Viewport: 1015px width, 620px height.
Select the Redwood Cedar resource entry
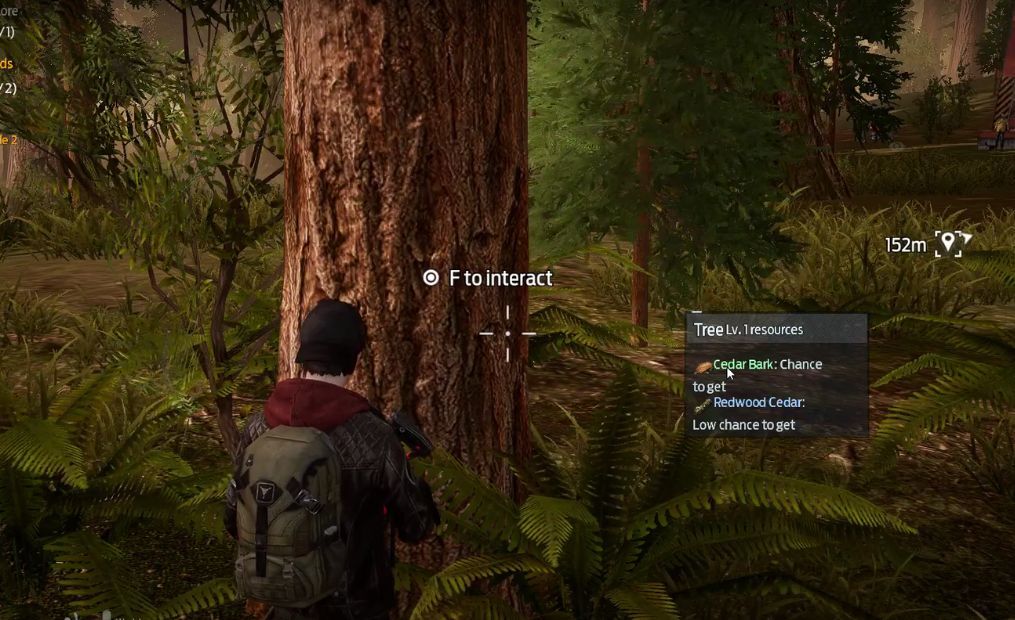pos(758,403)
